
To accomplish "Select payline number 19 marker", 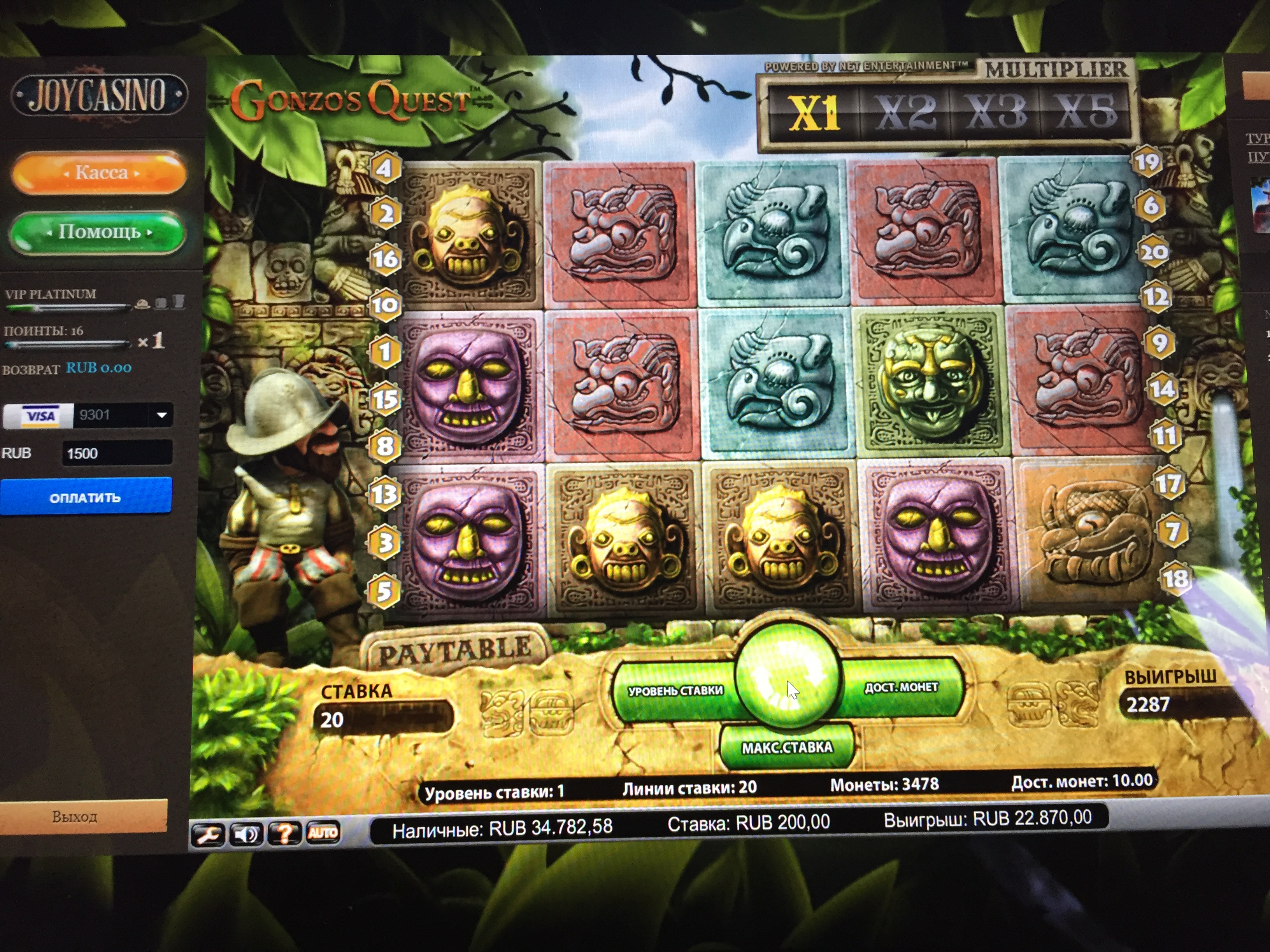I will tap(1147, 163).
